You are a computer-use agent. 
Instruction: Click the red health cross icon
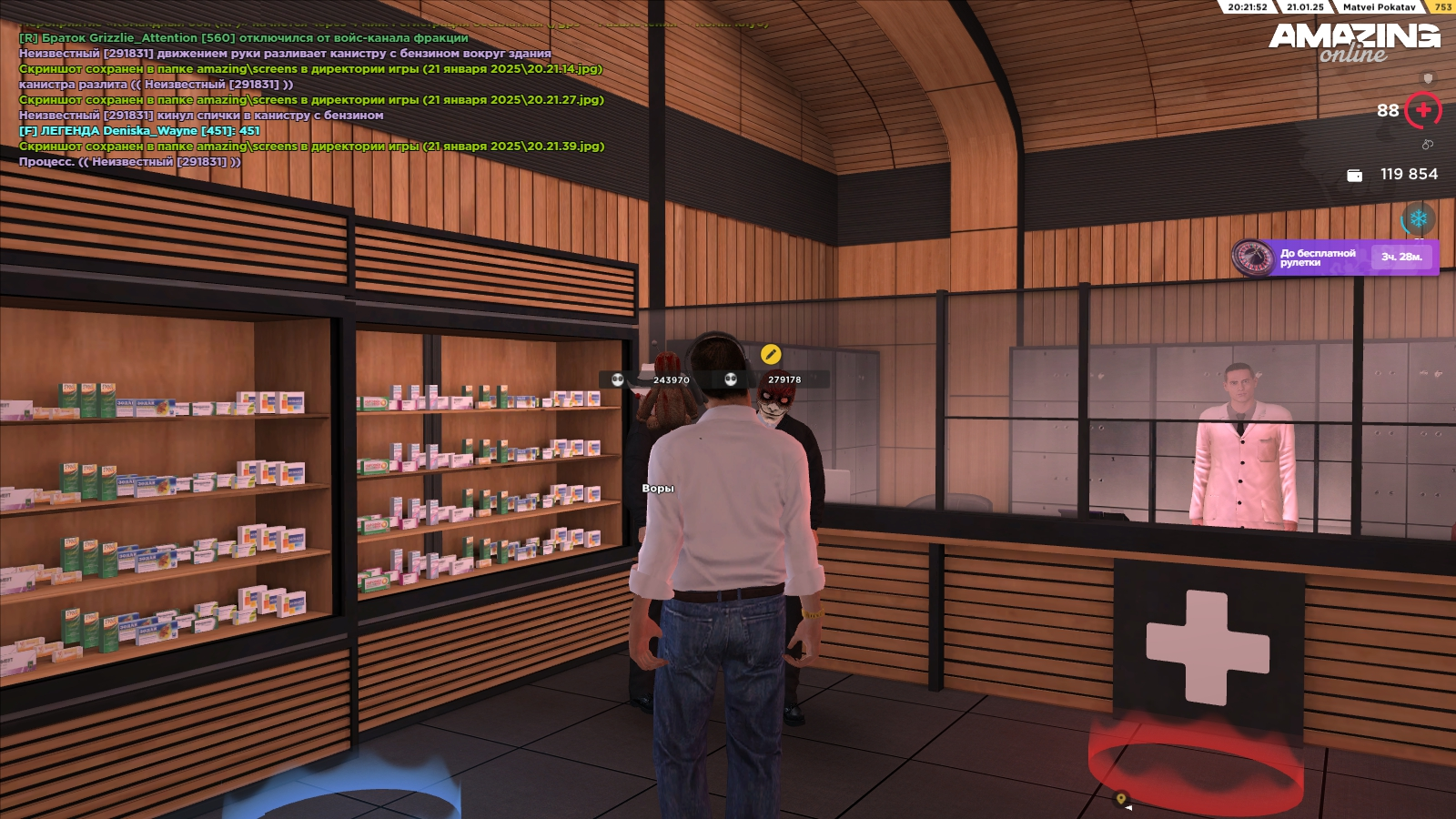click(x=1423, y=111)
